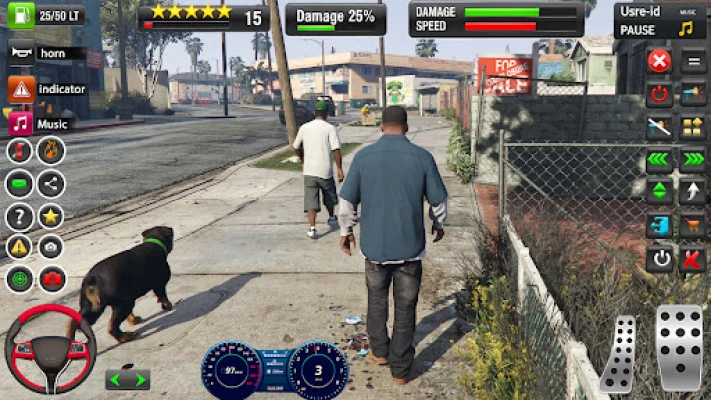Click the blue exit door icon

(659, 225)
